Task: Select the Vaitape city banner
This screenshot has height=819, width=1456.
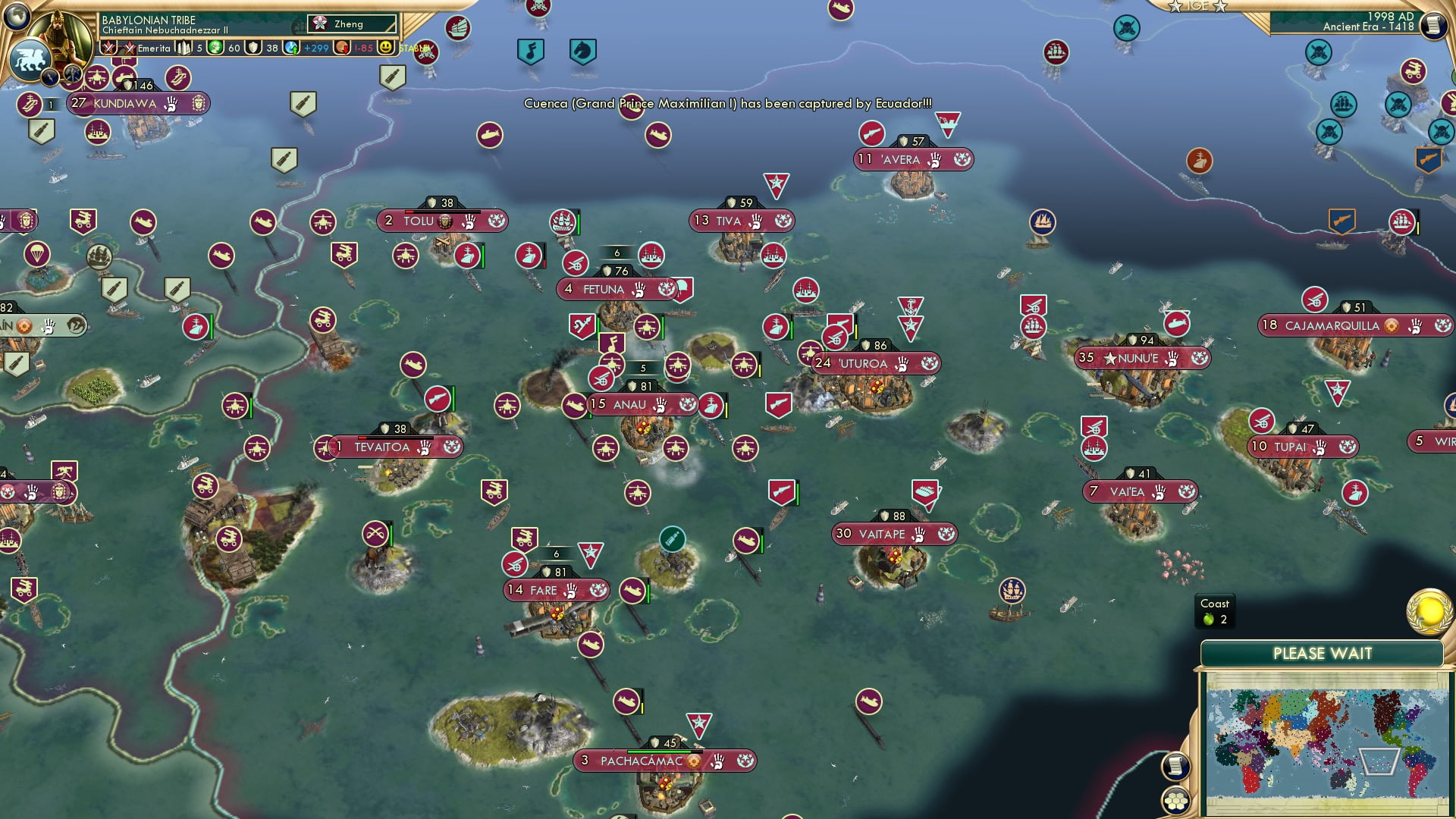Action: coord(895,534)
